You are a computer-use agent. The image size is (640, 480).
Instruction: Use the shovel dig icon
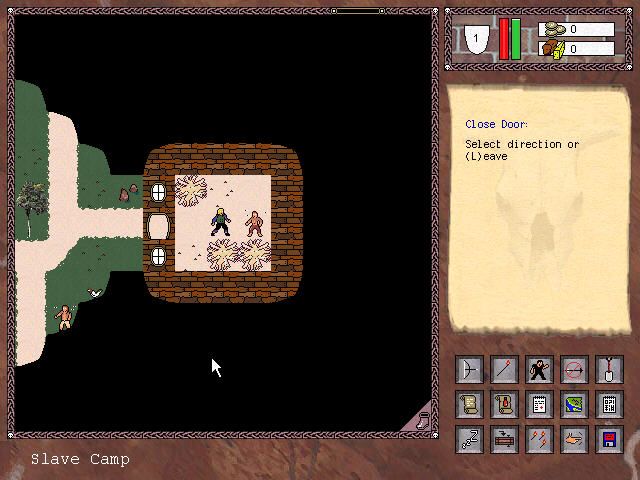point(609,370)
